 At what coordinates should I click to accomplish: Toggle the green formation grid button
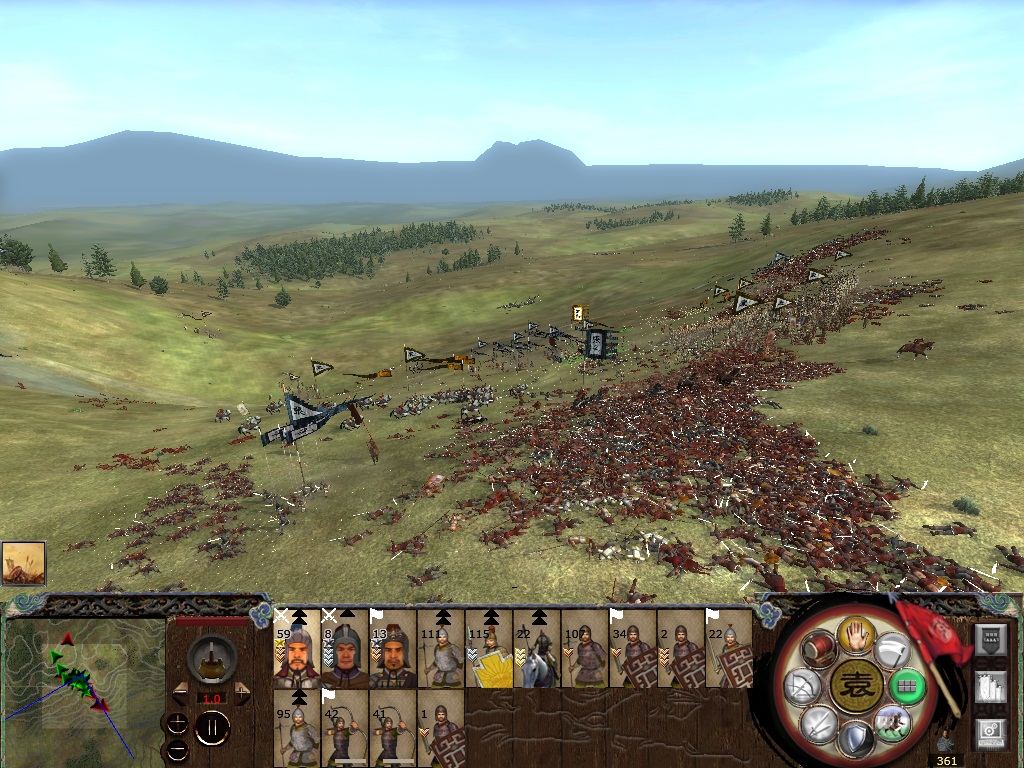(906, 686)
